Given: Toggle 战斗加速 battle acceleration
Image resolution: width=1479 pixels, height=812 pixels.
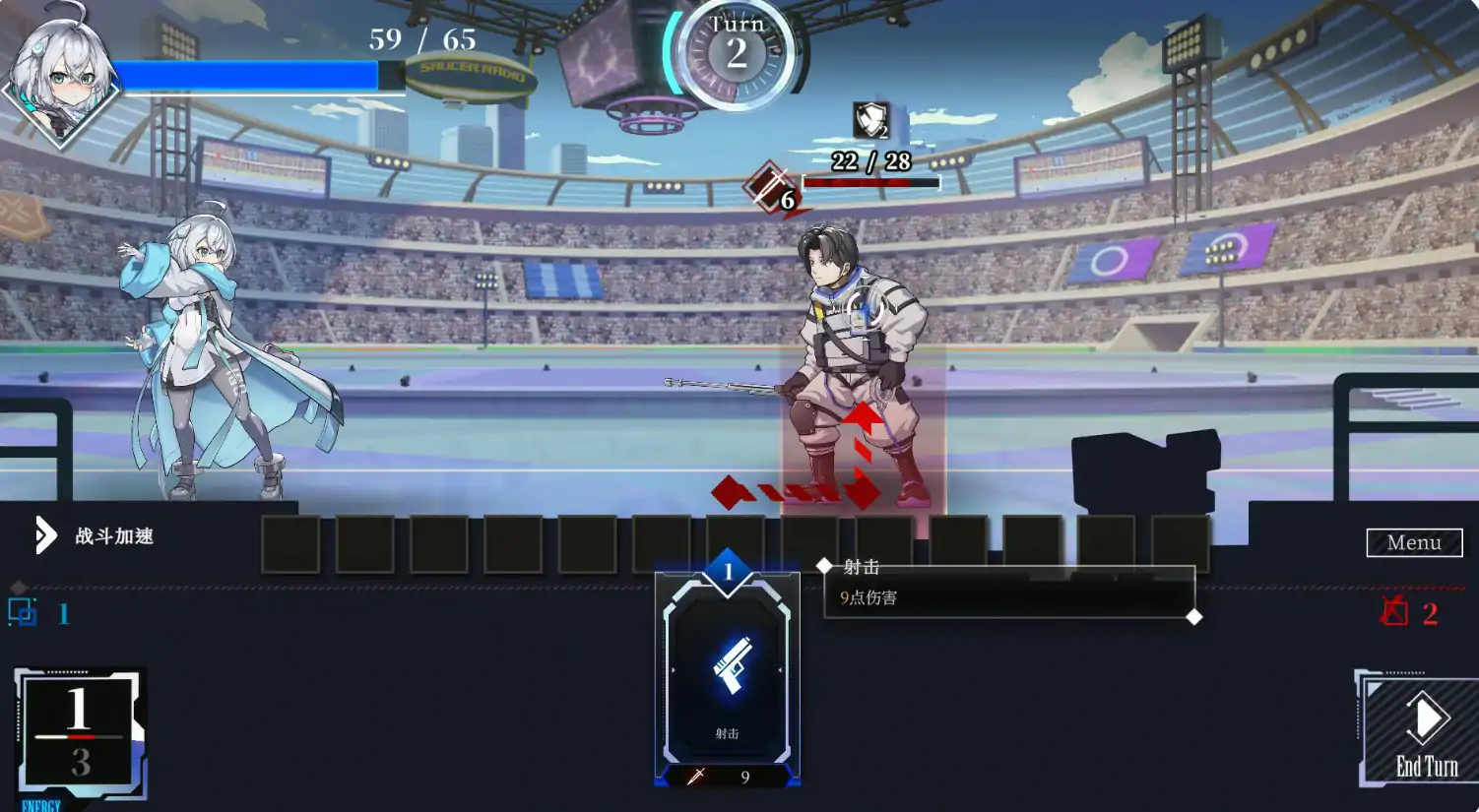Looking at the screenshot, I should (x=113, y=537).
